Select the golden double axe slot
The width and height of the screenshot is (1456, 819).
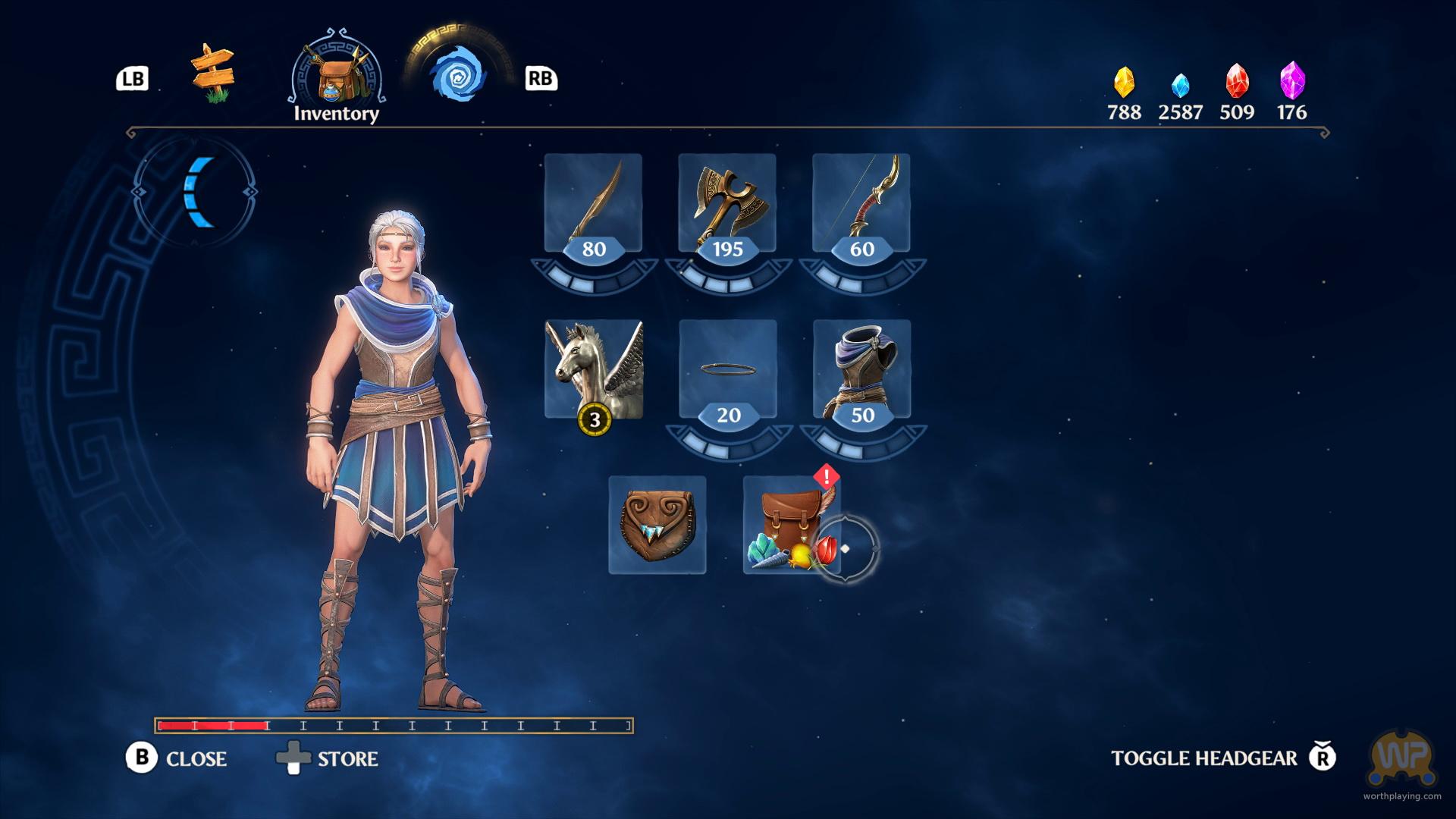pos(727,203)
